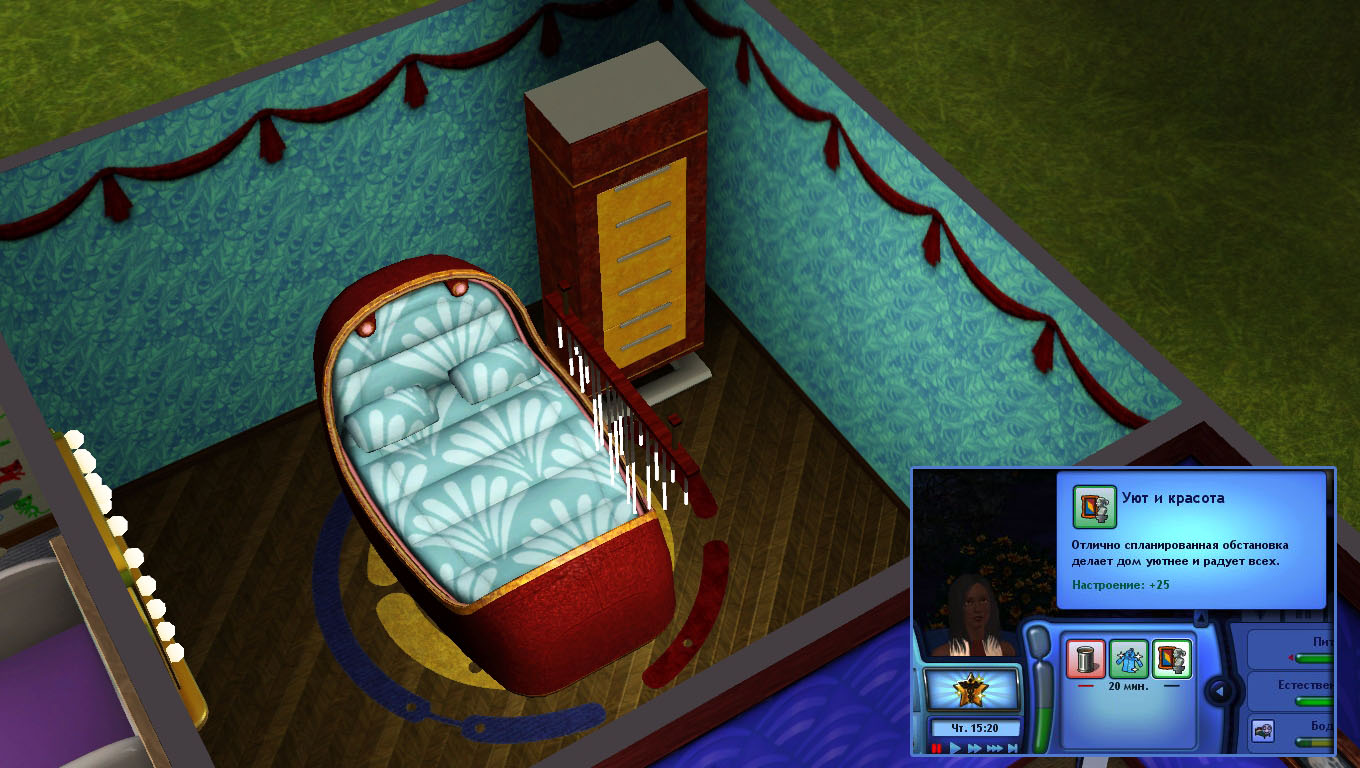Click the bed sleep icon beside energy
Viewport: 1360px width, 768px height.
point(1263,731)
